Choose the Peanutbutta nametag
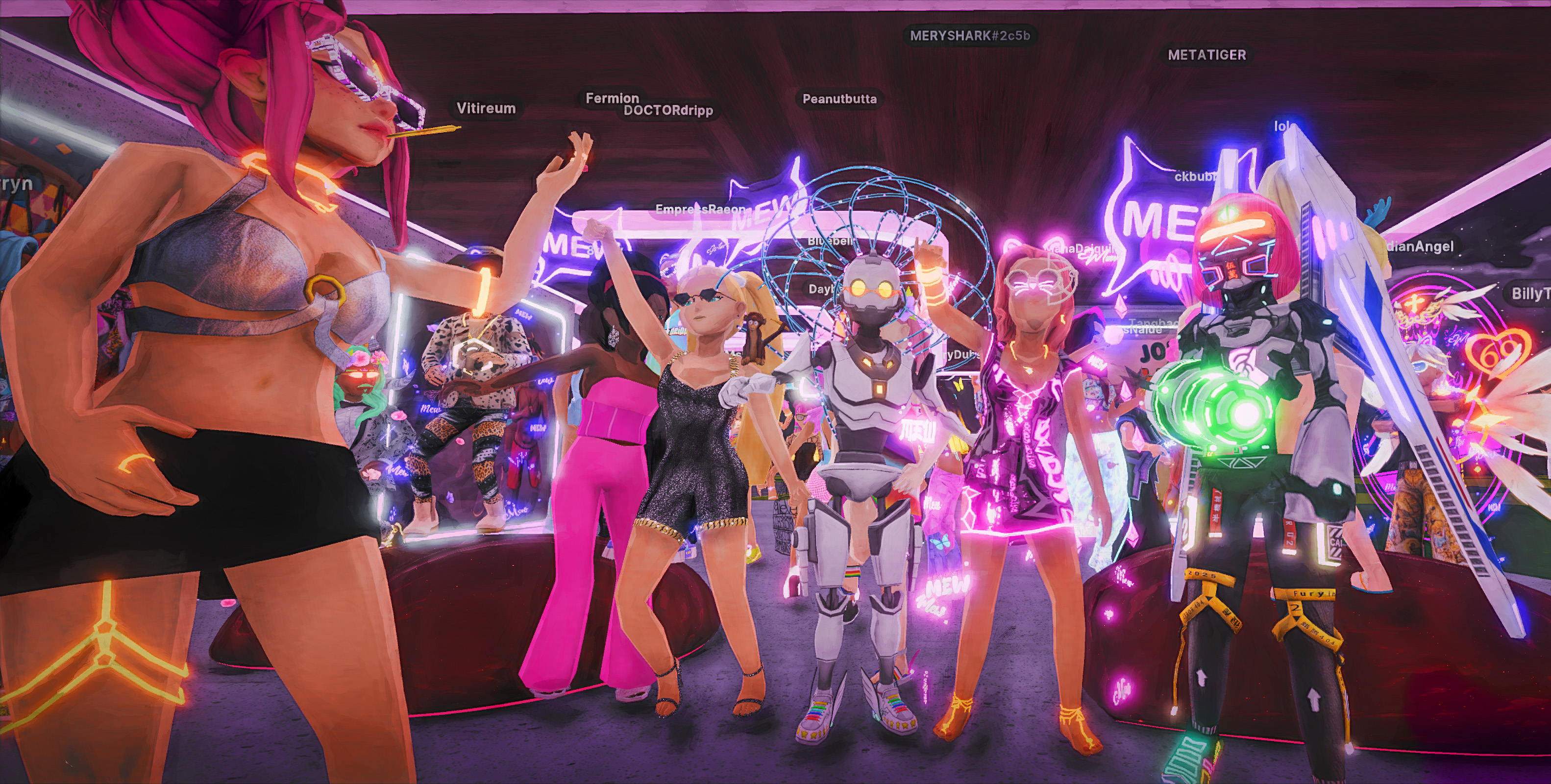 coord(839,99)
